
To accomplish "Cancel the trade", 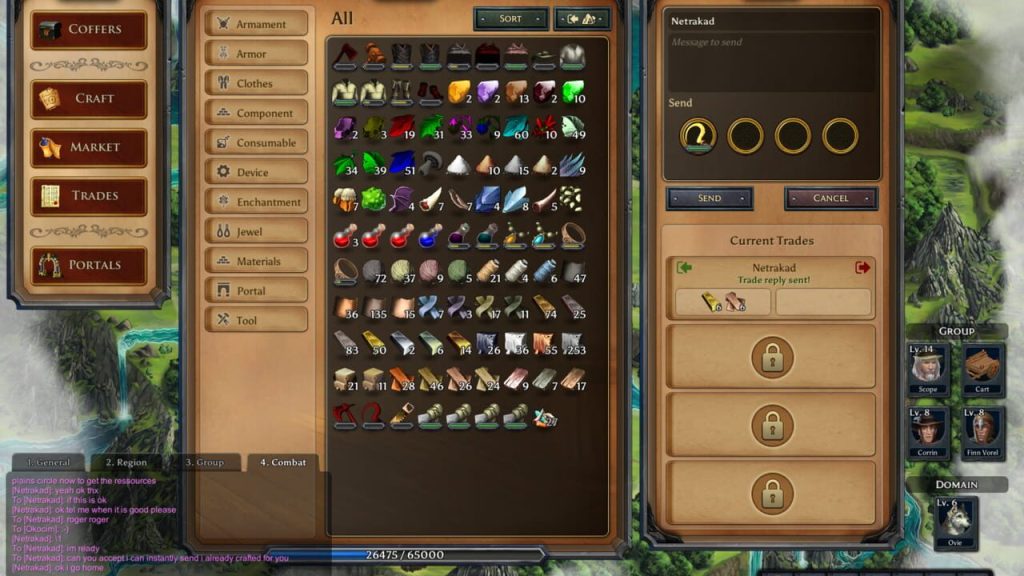I will click(830, 198).
